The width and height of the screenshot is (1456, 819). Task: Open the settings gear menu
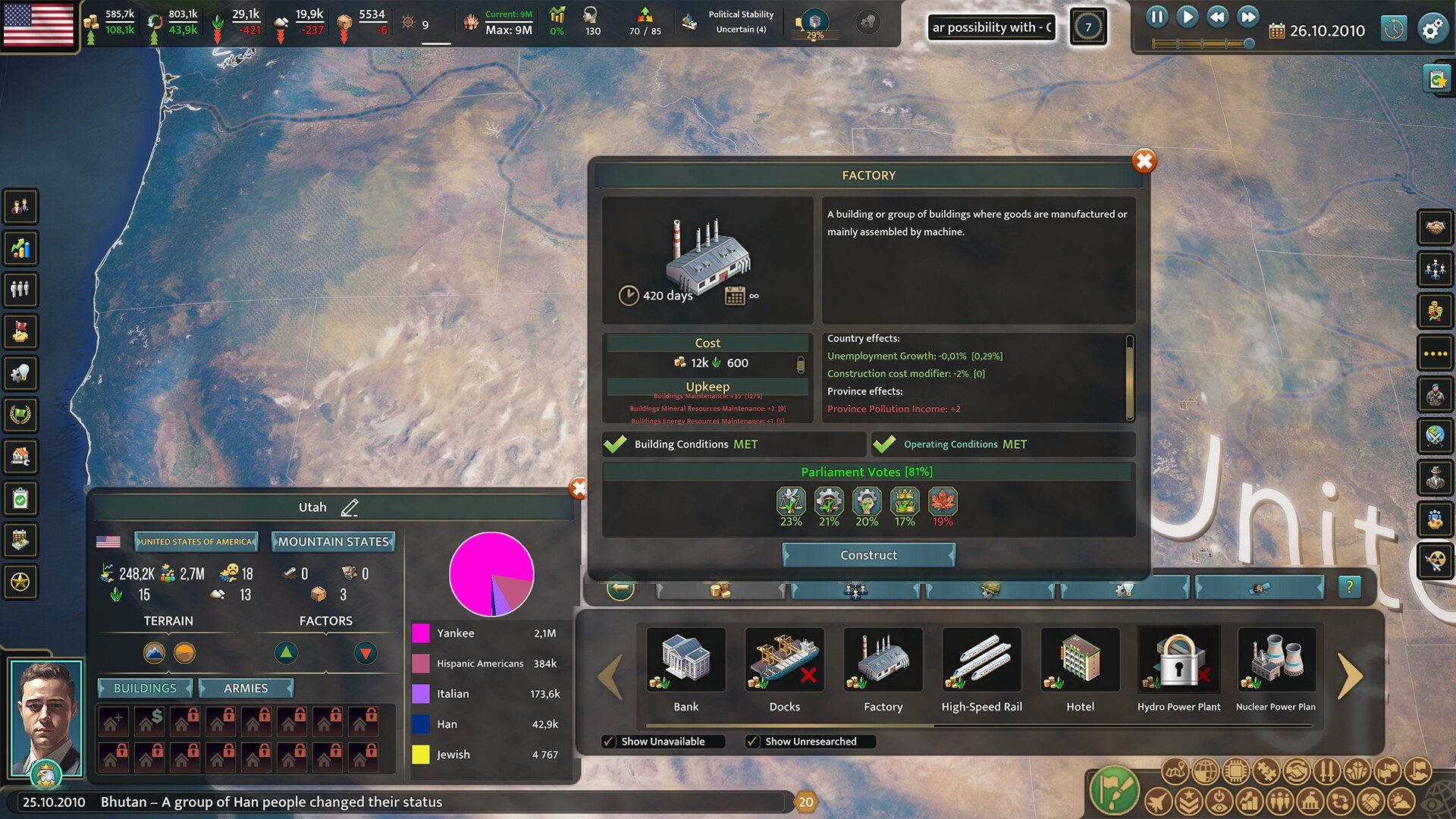(x=1432, y=30)
